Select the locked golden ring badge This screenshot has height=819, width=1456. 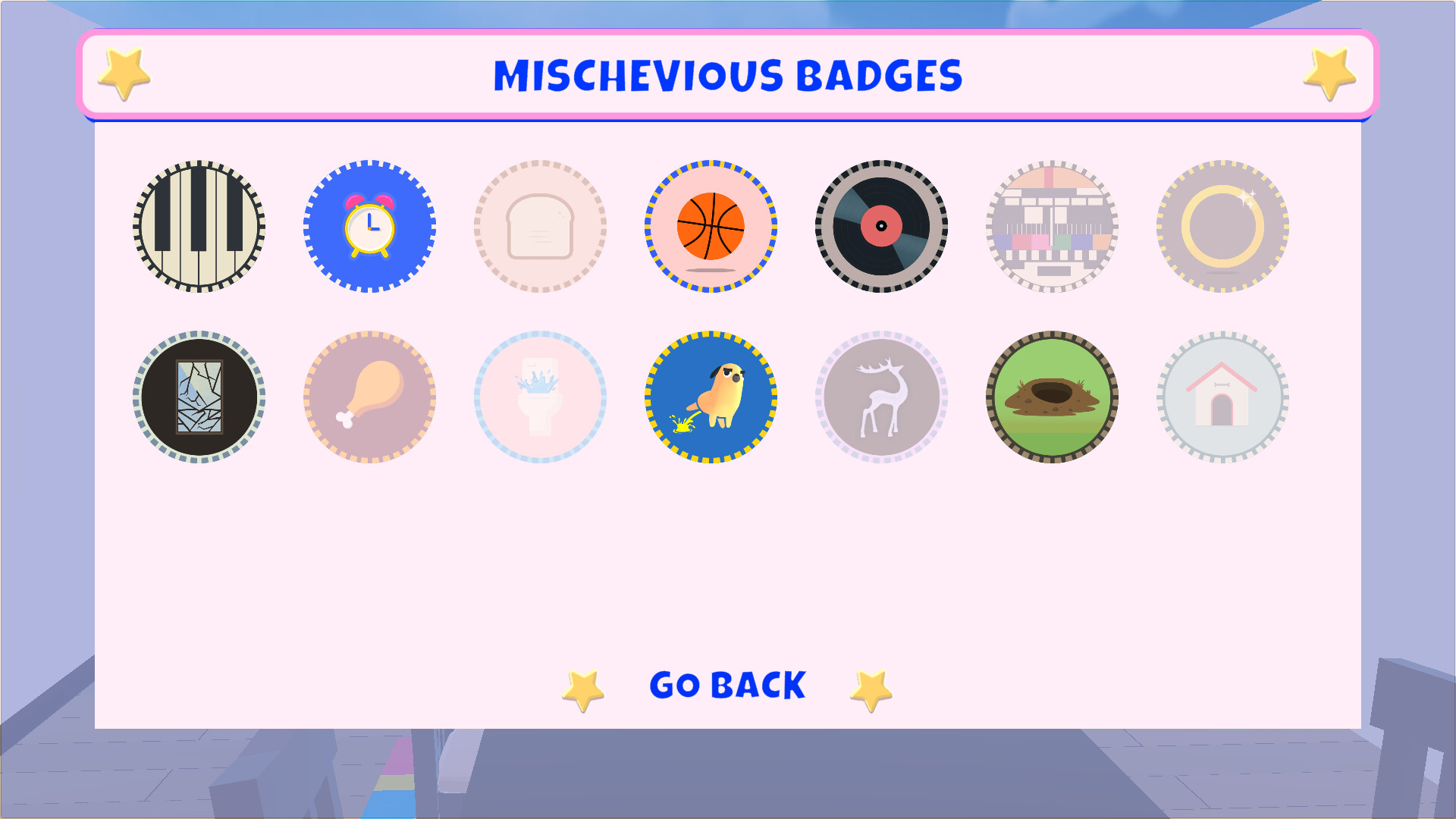click(x=1222, y=224)
